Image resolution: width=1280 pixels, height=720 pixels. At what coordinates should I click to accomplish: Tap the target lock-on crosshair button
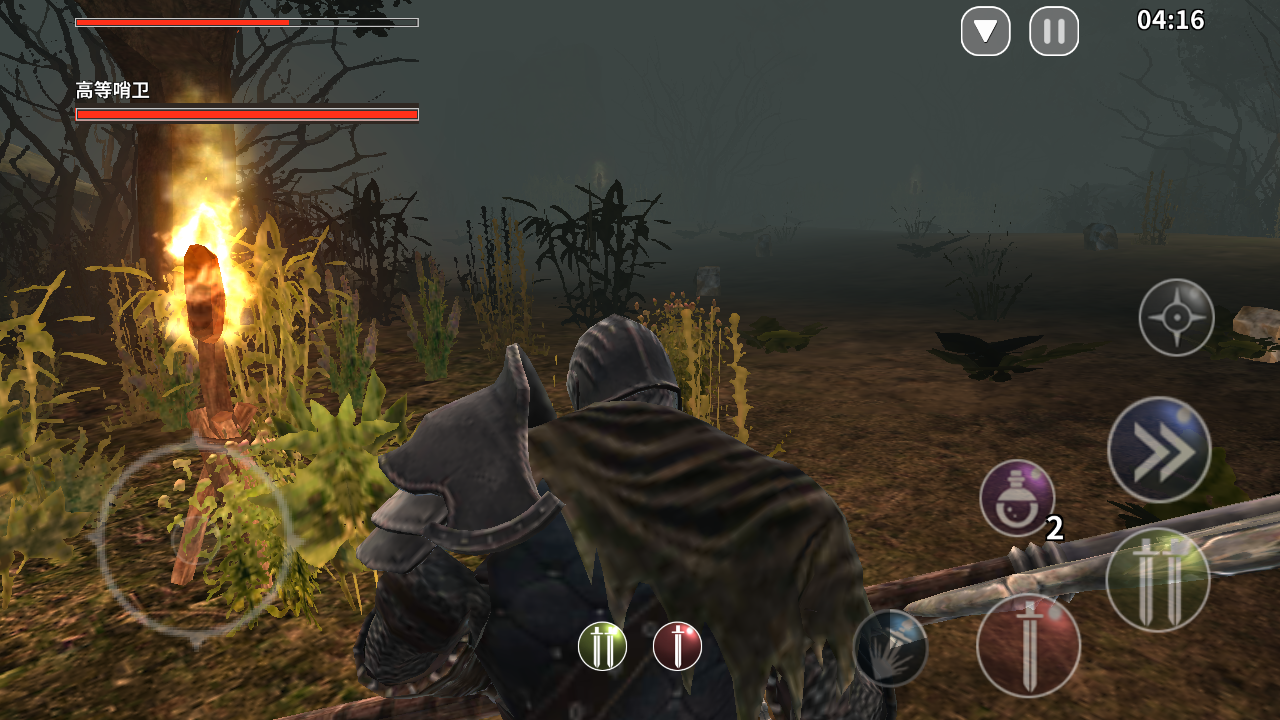click(x=1177, y=318)
